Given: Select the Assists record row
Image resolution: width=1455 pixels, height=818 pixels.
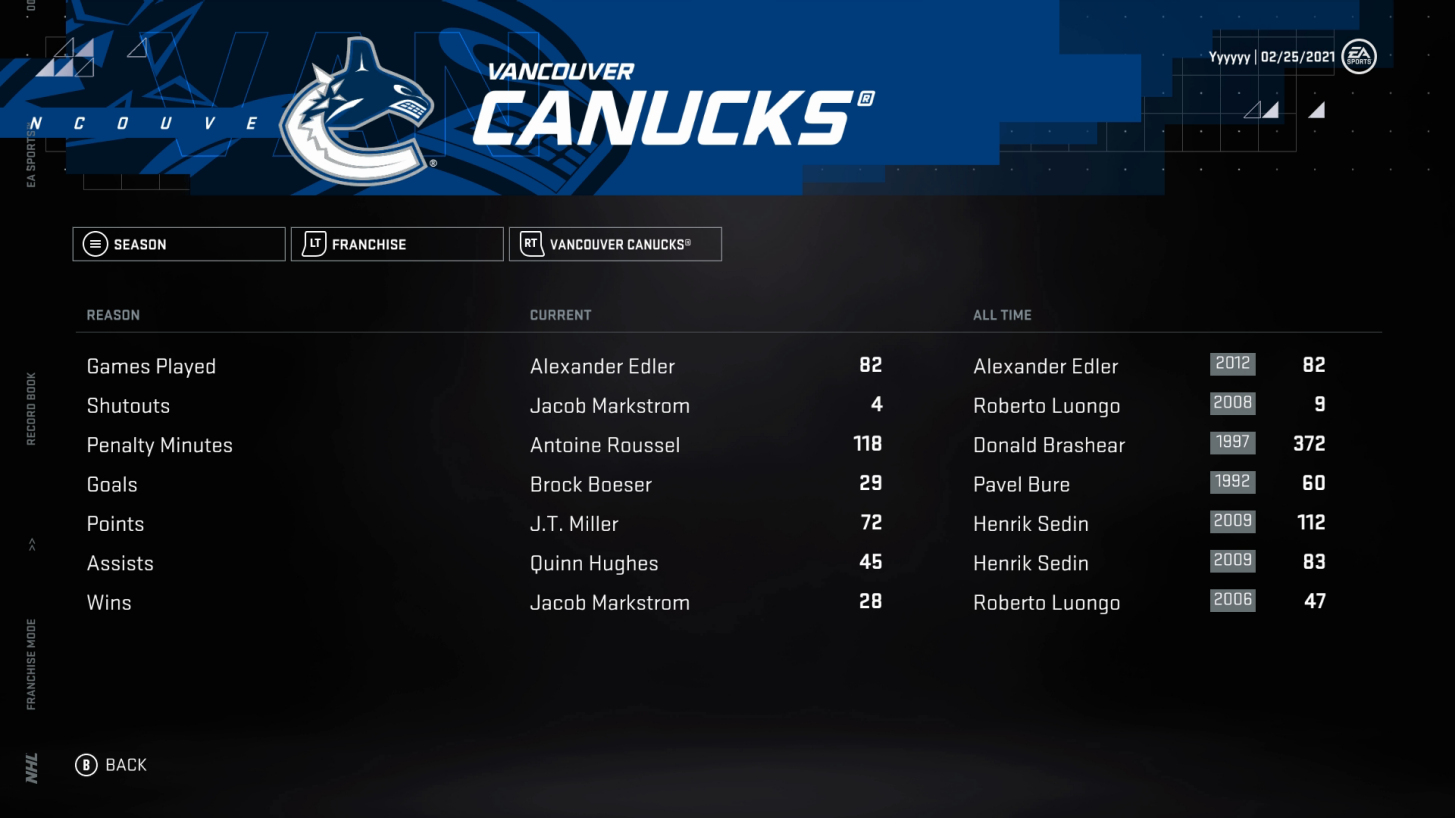Looking at the screenshot, I should click(121, 564).
